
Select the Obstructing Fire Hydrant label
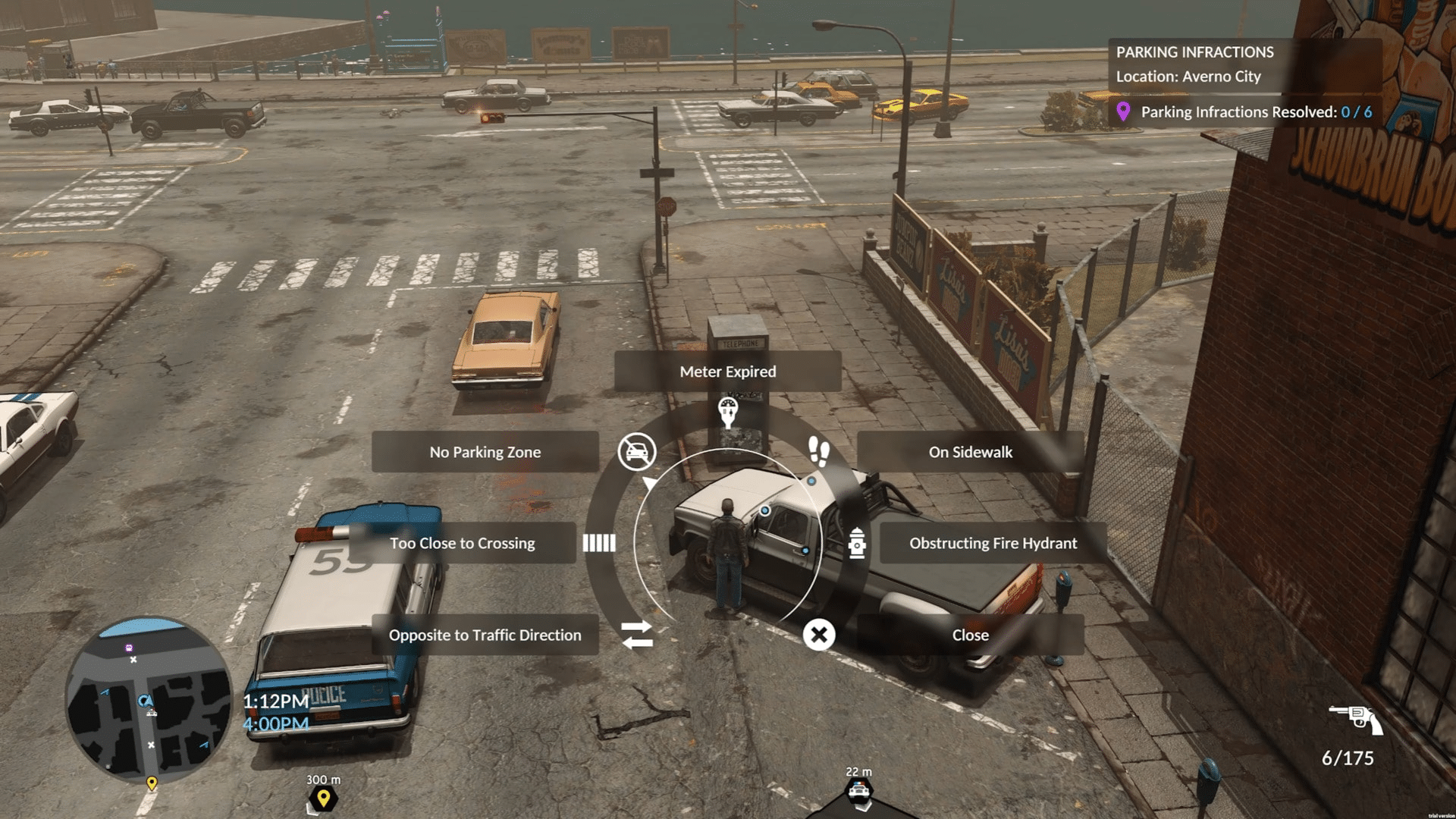tap(992, 543)
